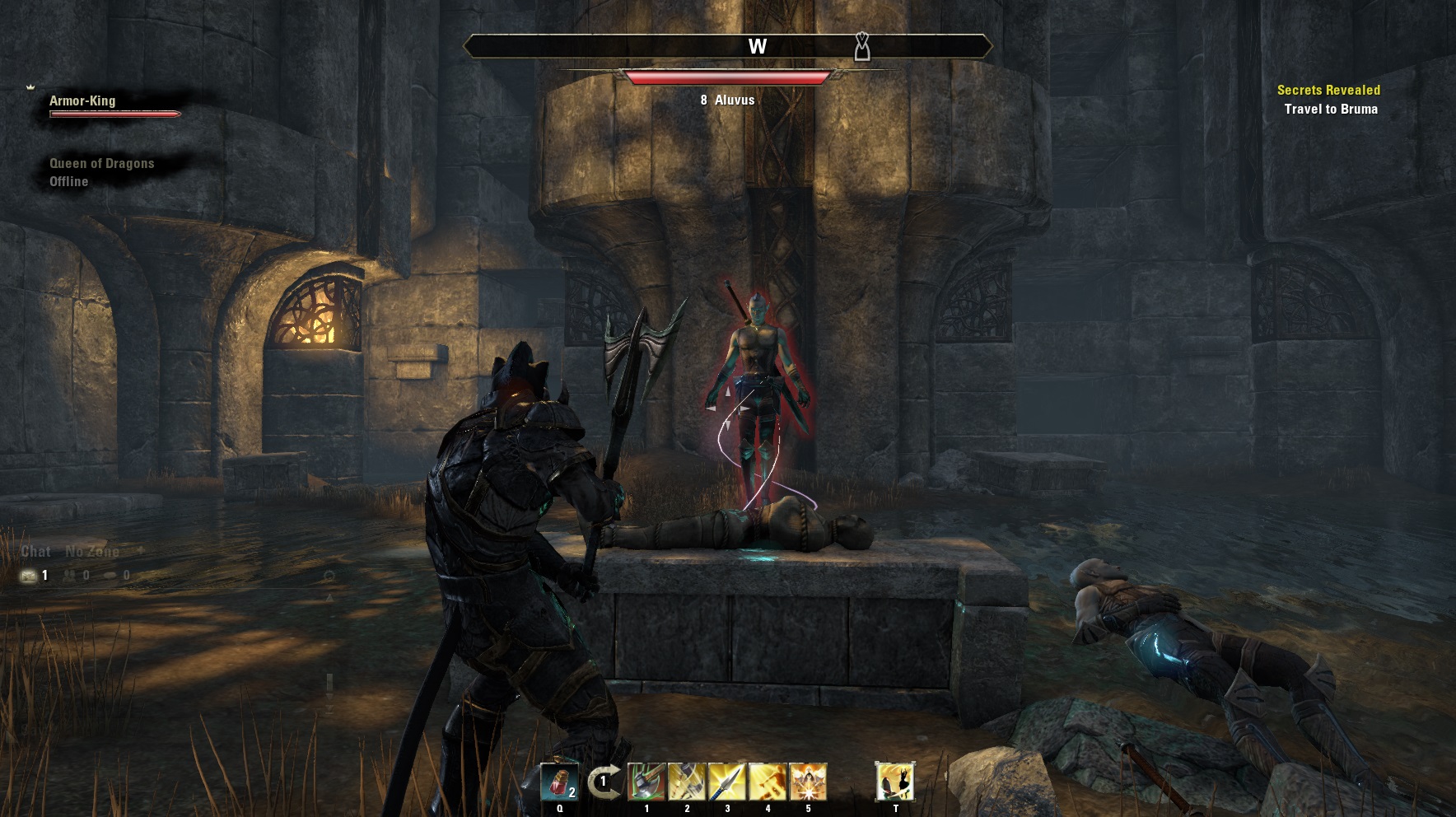Cast the golden axe slash ability
The width and height of the screenshot is (1456, 817).
[x=687, y=782]
